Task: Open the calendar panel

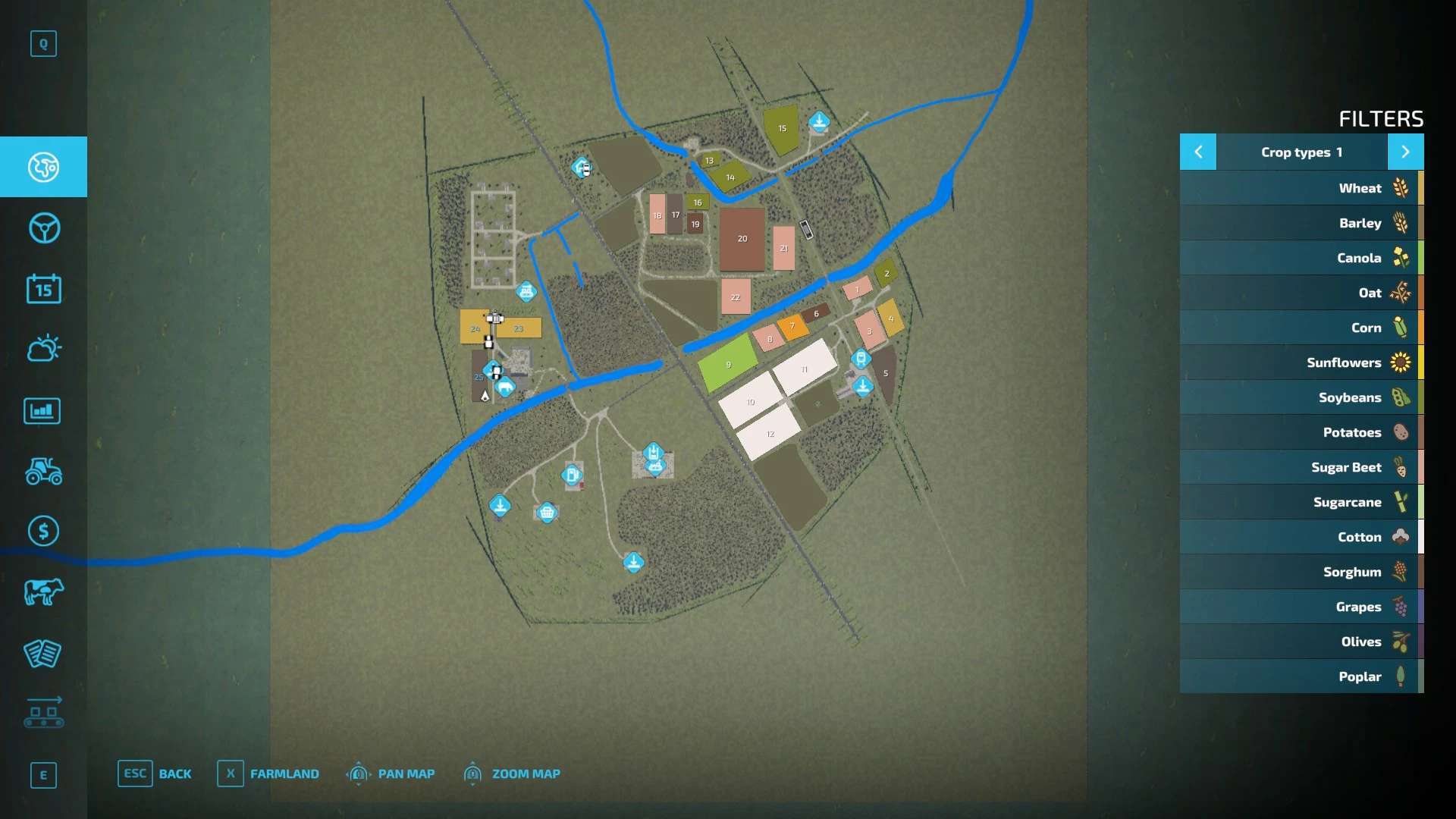Action: click(x=43, y=289)
